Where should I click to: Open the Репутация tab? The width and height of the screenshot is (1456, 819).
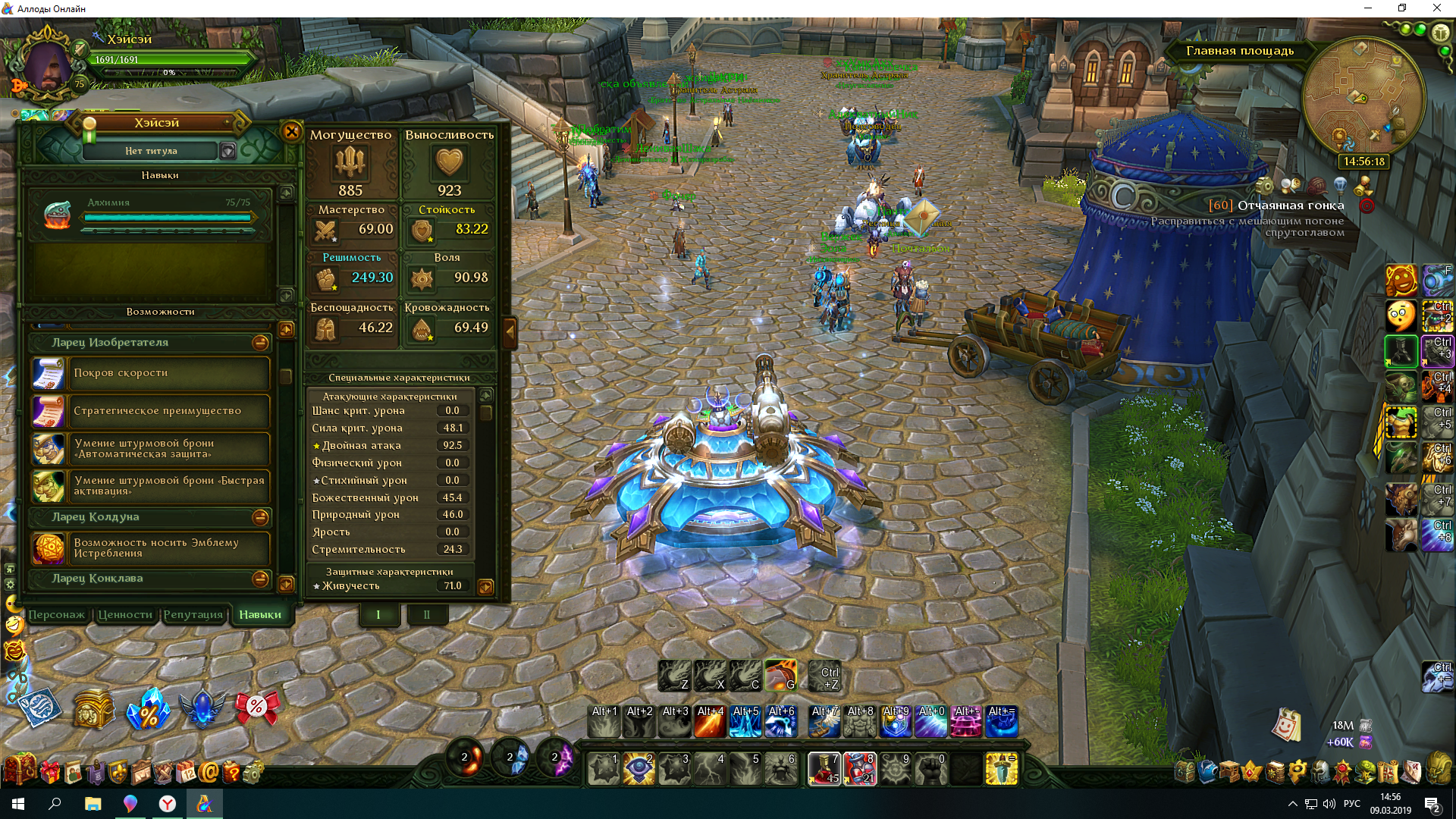pyautogui.click(x=193, y=614)
